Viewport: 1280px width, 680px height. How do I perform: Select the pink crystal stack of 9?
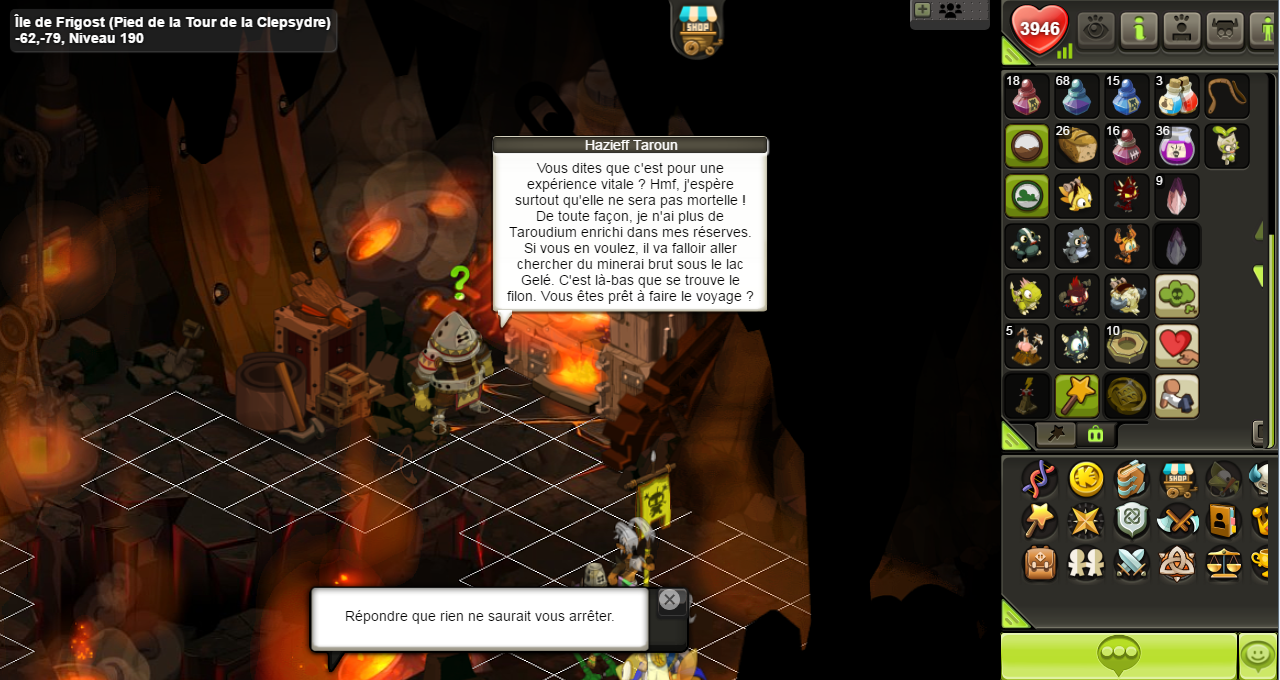pyautogui.click(x=1177, y=196)
